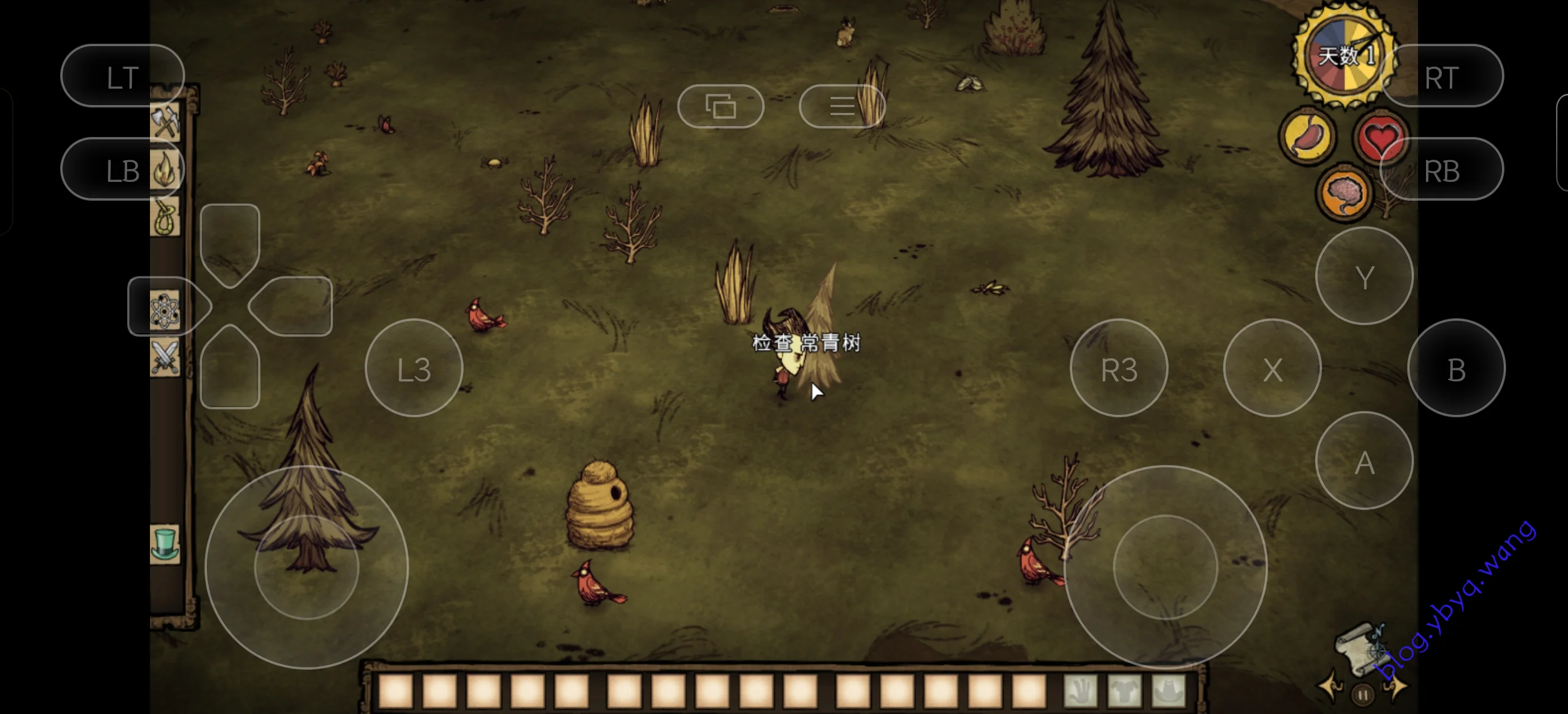The image size is (1568, 714).
Task: Select the head equipment slot
Action: pyautogui.click(x=1169, y=691)
